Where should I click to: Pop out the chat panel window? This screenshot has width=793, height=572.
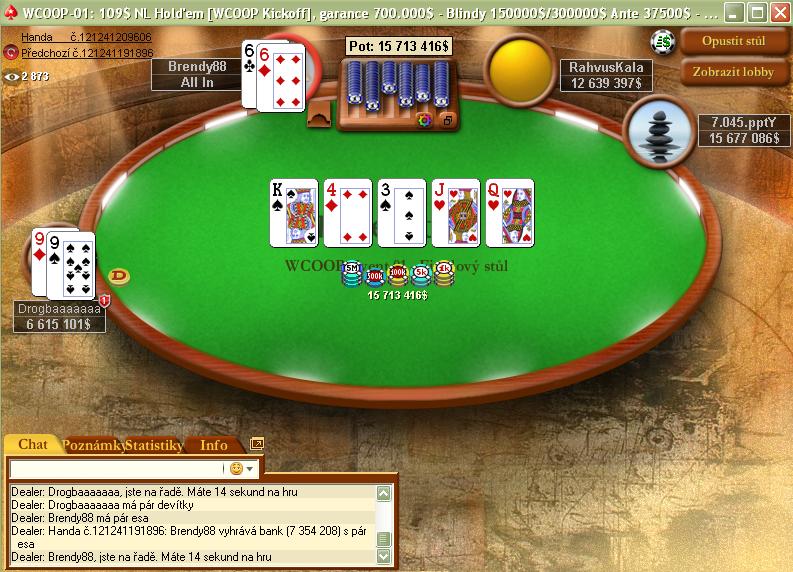pos(257,444)
